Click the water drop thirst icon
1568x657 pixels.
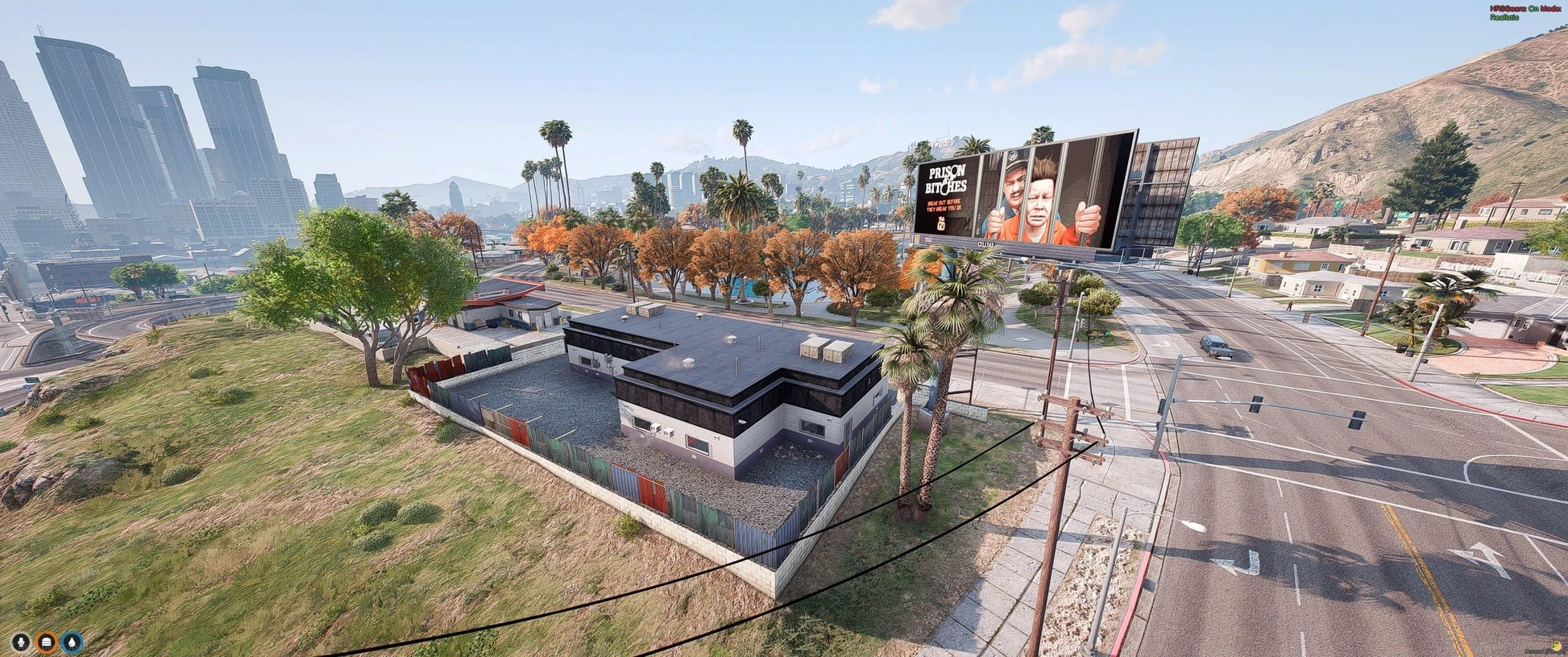click(73, 642)
